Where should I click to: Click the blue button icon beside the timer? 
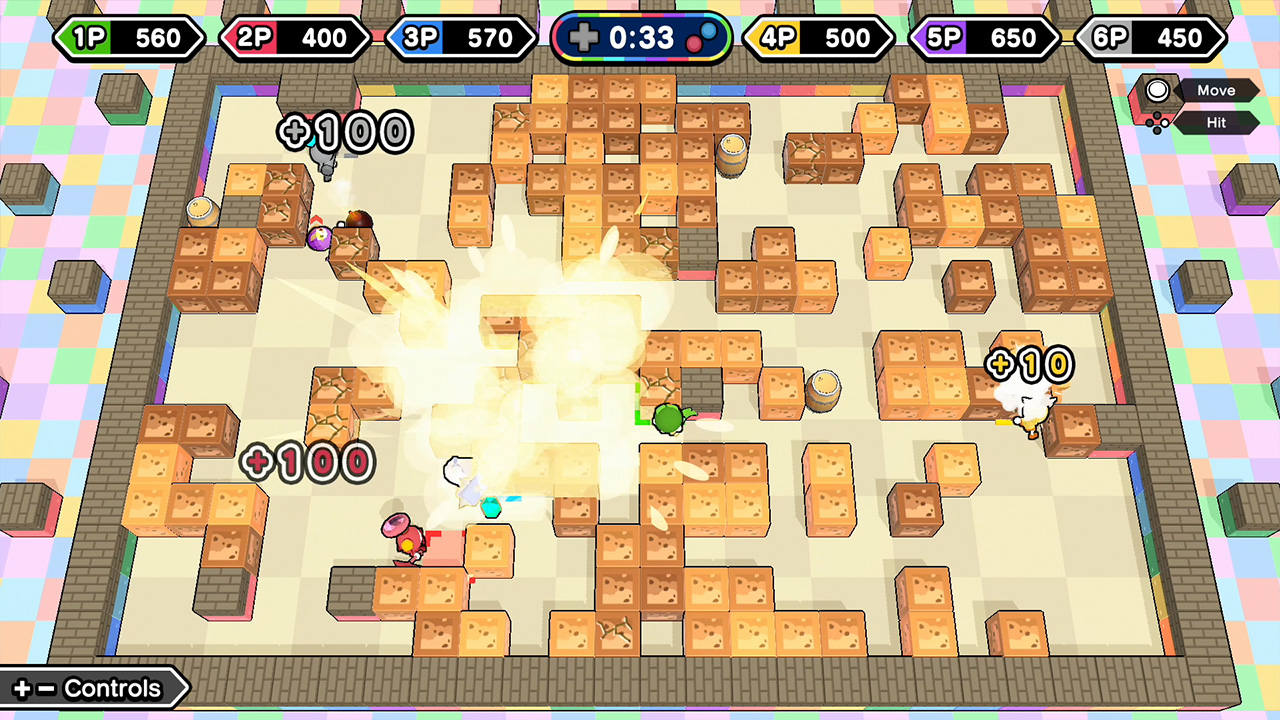[x=710, y=33]
